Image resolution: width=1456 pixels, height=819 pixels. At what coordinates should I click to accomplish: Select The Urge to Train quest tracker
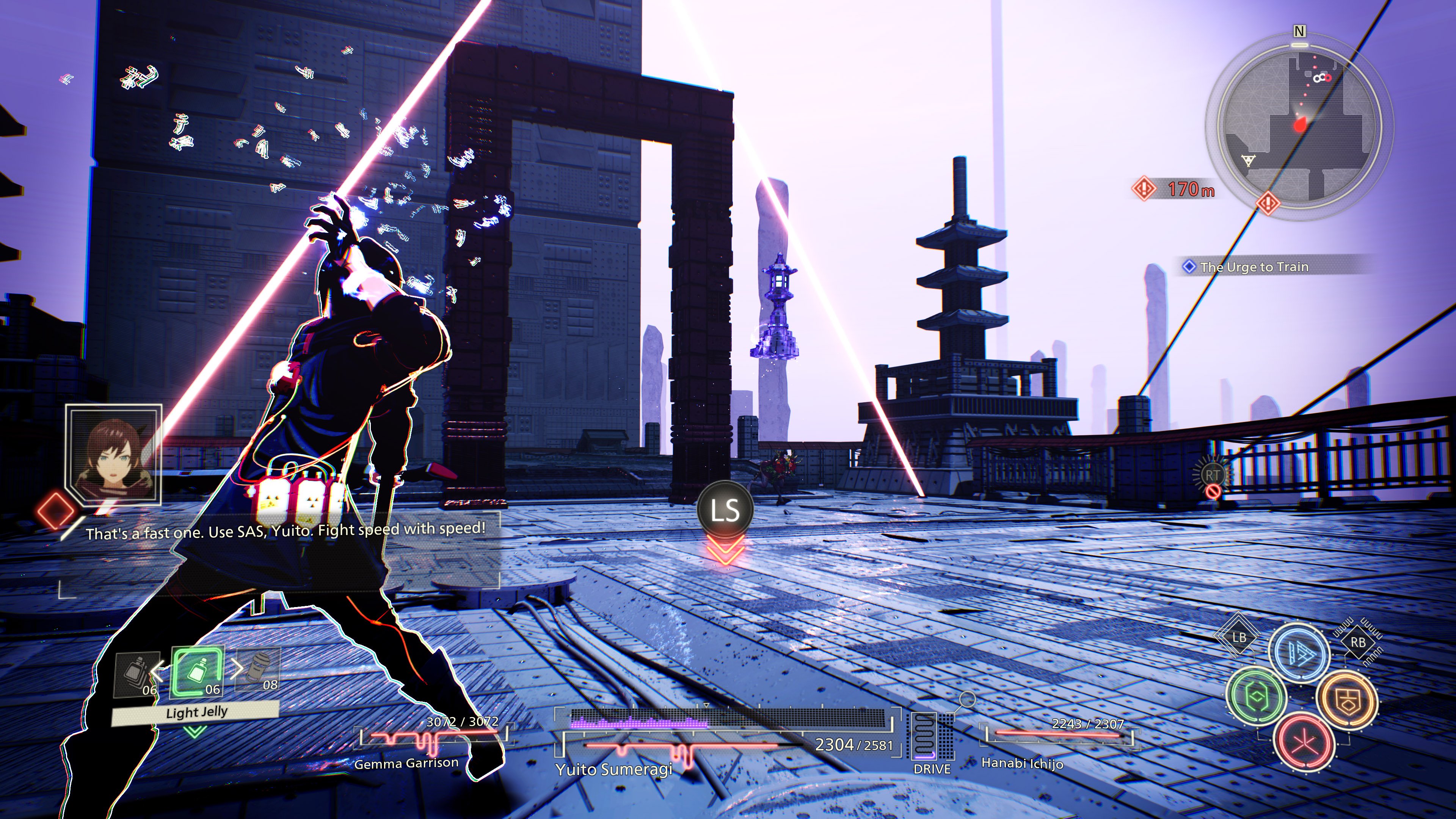[1254, 267]
